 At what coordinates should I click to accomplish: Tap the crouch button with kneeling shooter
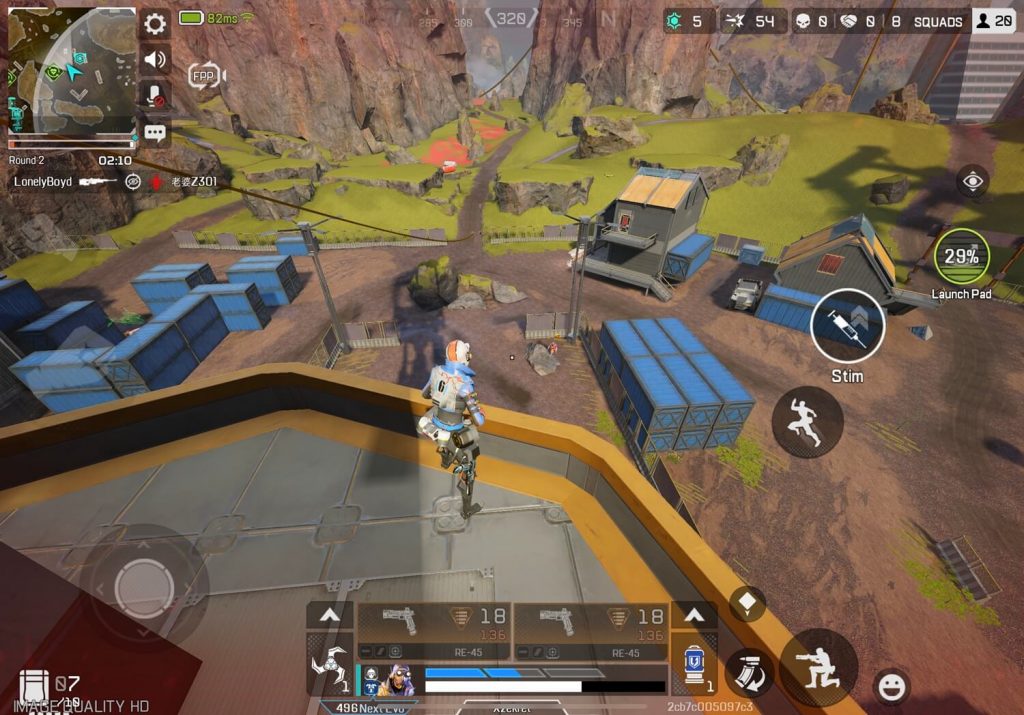click(818, 667)
